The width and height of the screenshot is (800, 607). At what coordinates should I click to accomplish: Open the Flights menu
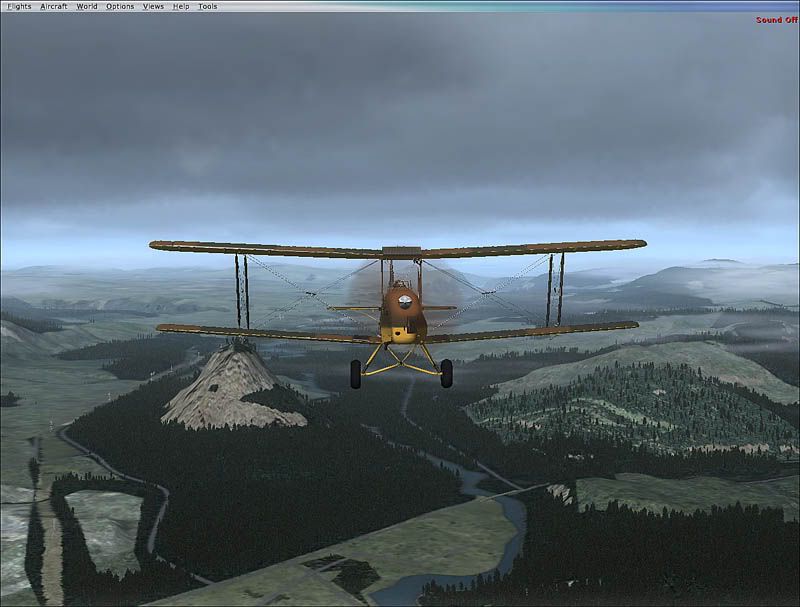tap(19, 6)
